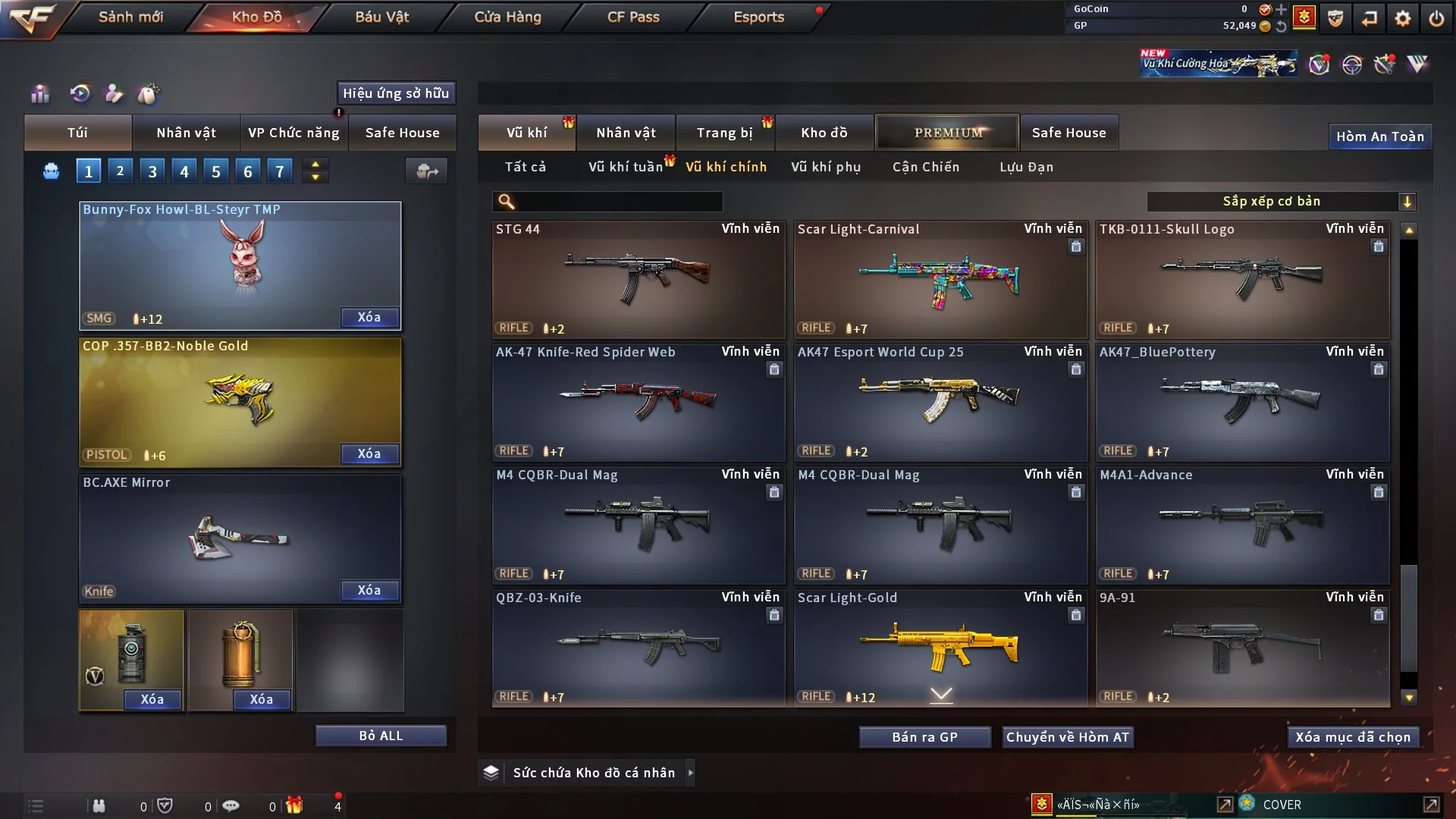1456x819 pixels.
Task: Open the gear settings icon
Action: 1402,18
